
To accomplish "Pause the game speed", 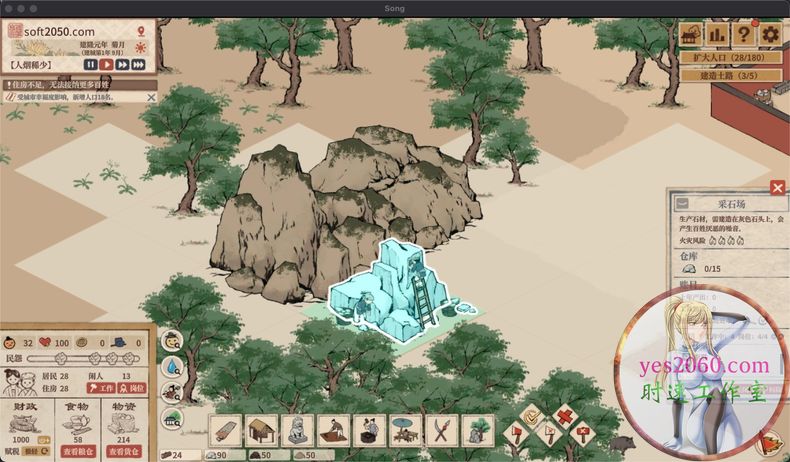I will [x=90, y=65].
